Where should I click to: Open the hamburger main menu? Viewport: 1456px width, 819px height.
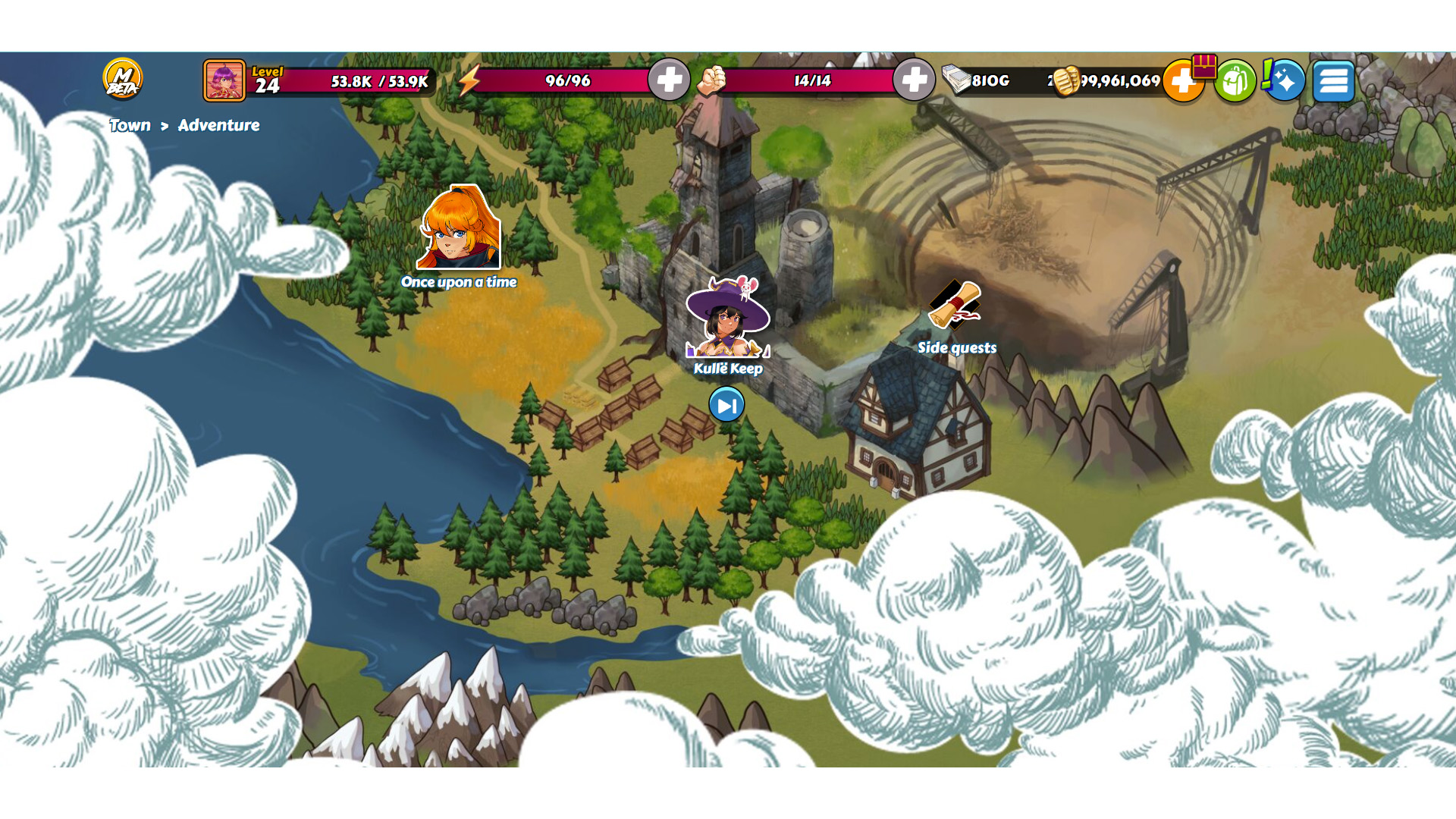[1333, 80]
